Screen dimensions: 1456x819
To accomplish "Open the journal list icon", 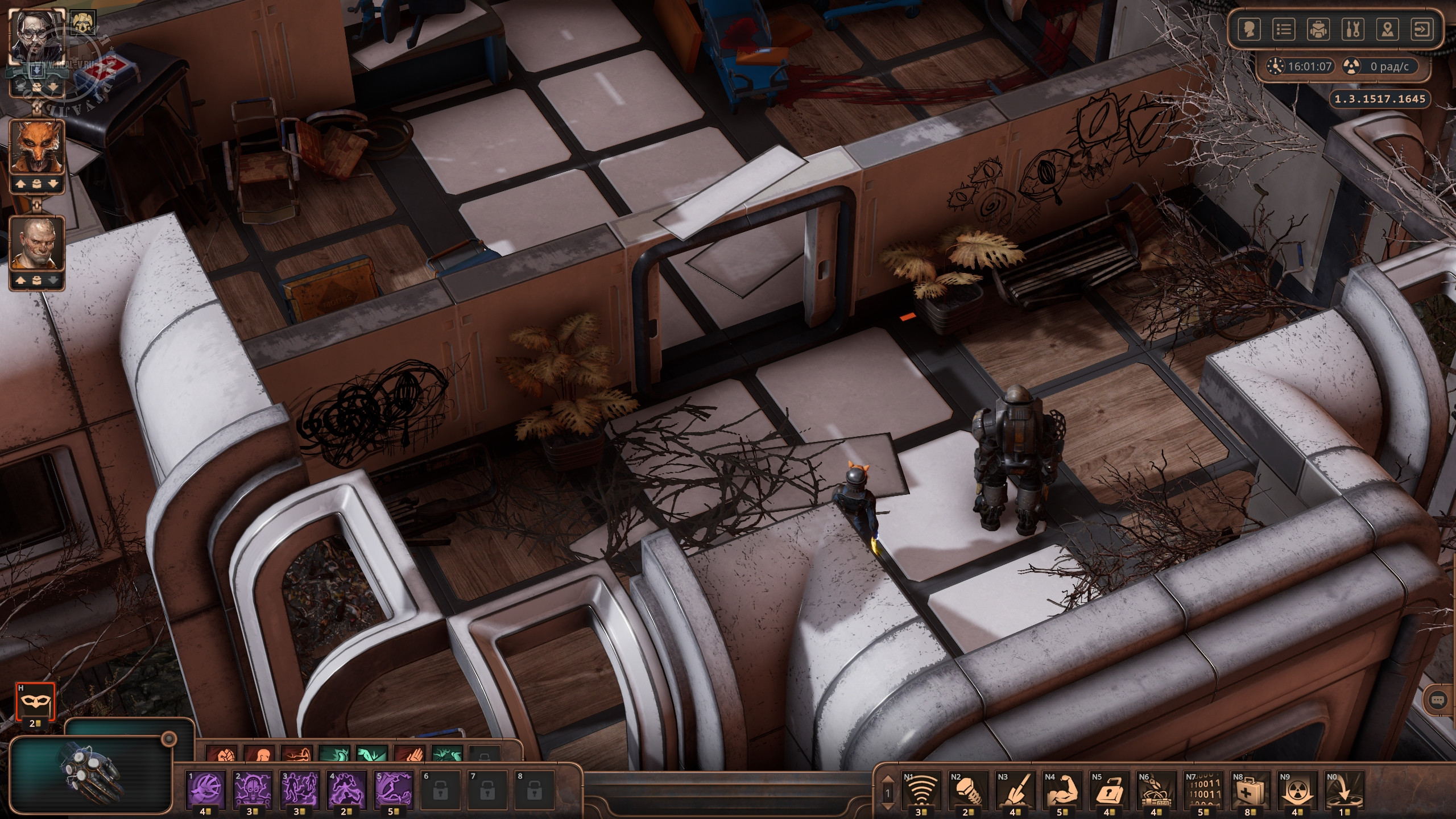I will (1284, 30).
